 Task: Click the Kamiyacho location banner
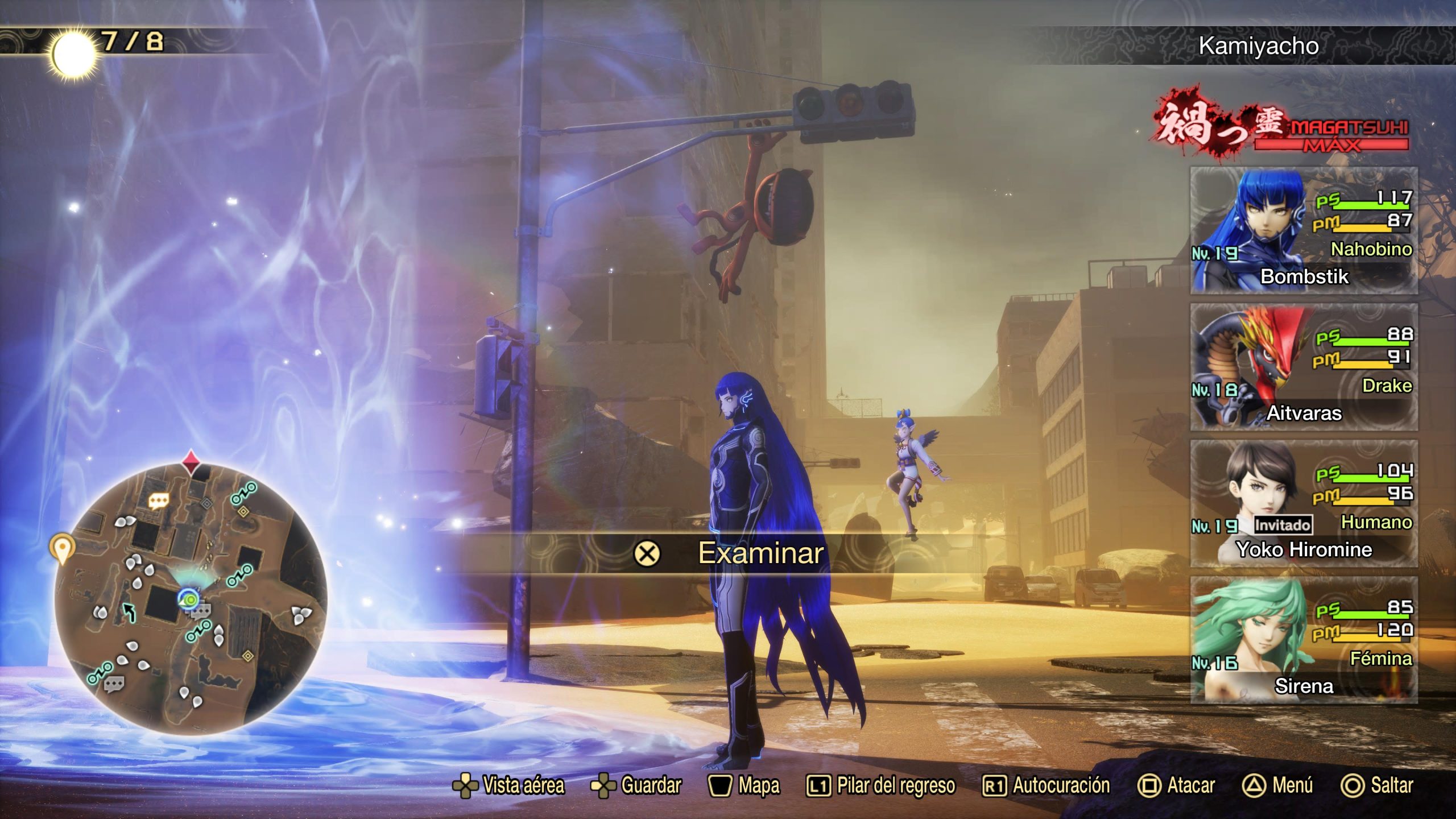click(1258, 45)
